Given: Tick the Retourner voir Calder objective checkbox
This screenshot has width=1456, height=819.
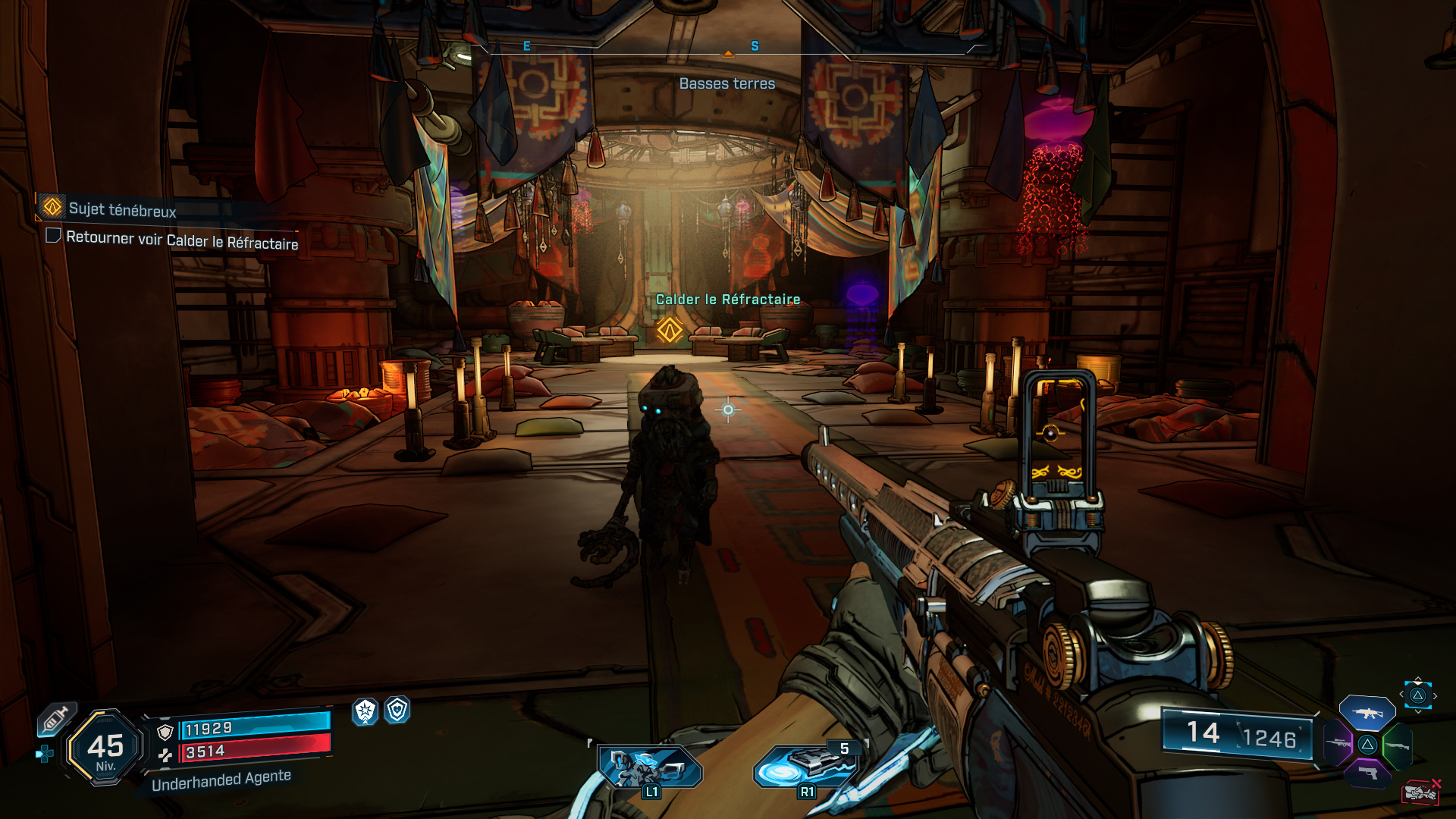Looking at the screenshot, I should point(53,235).
